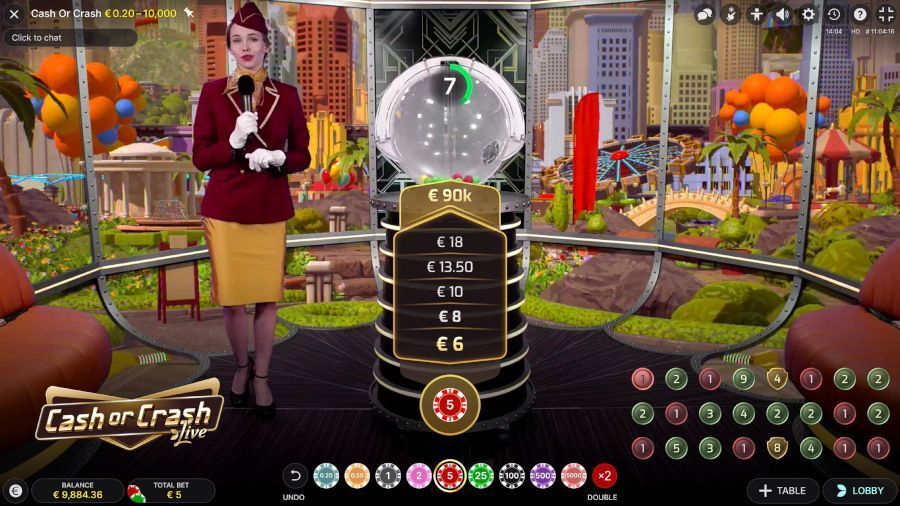Select the purple 500 chip
The height and width of the screenshot is (506, 900).
[543, 476]
